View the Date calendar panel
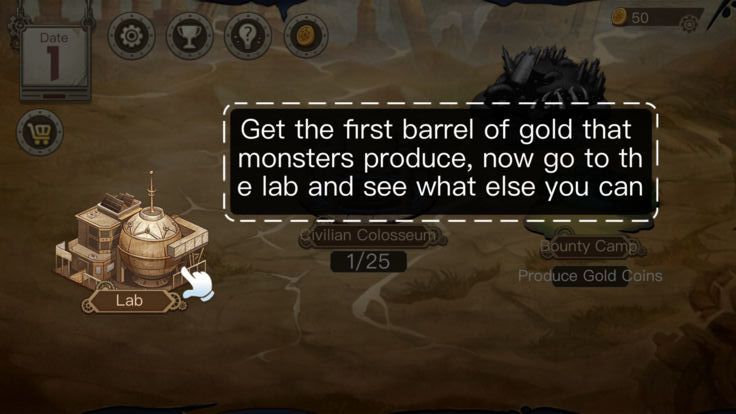 tap(54, 59)
